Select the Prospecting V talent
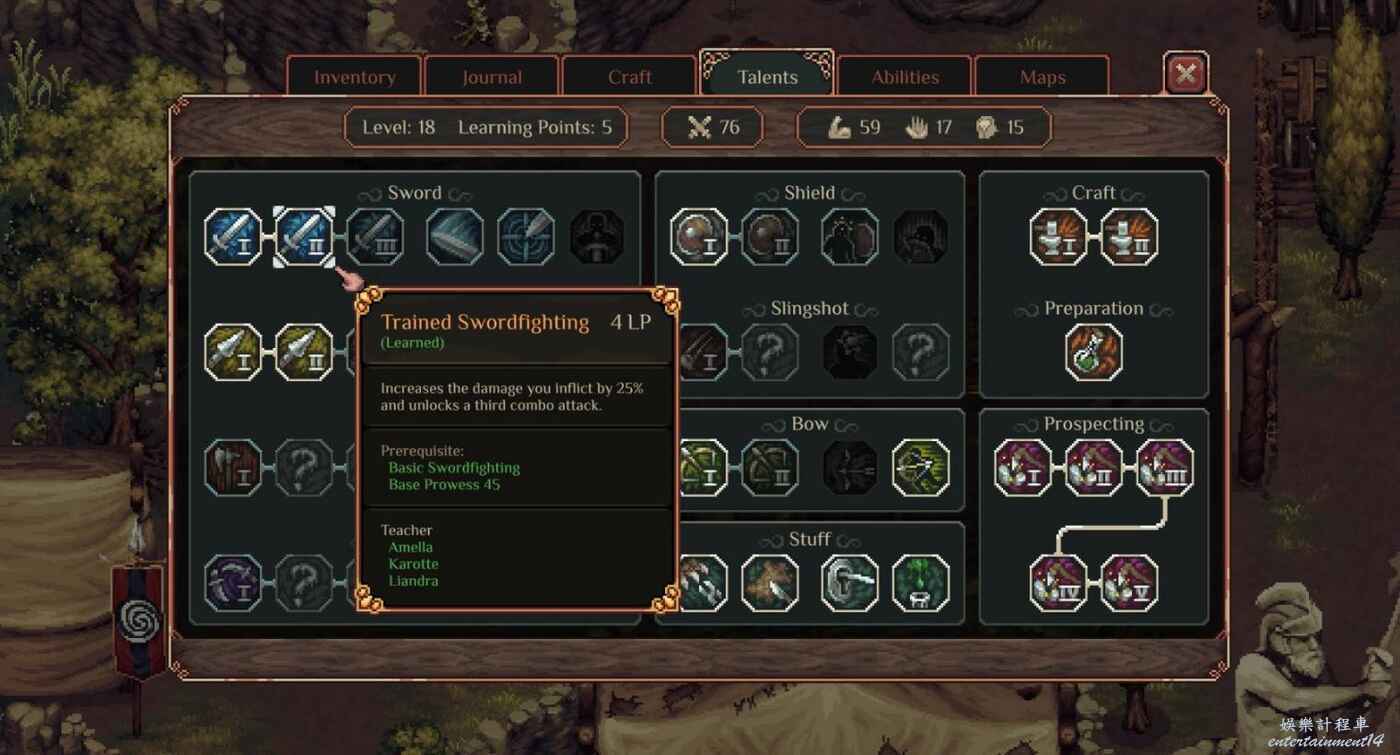This screenshot has height=755, width=1400. (x=1129, y=583)
